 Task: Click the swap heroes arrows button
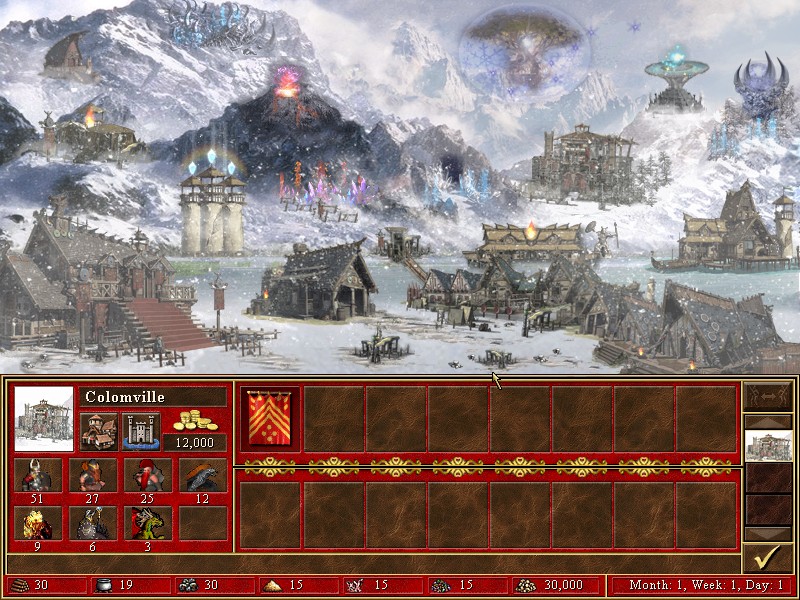(769, 395)
